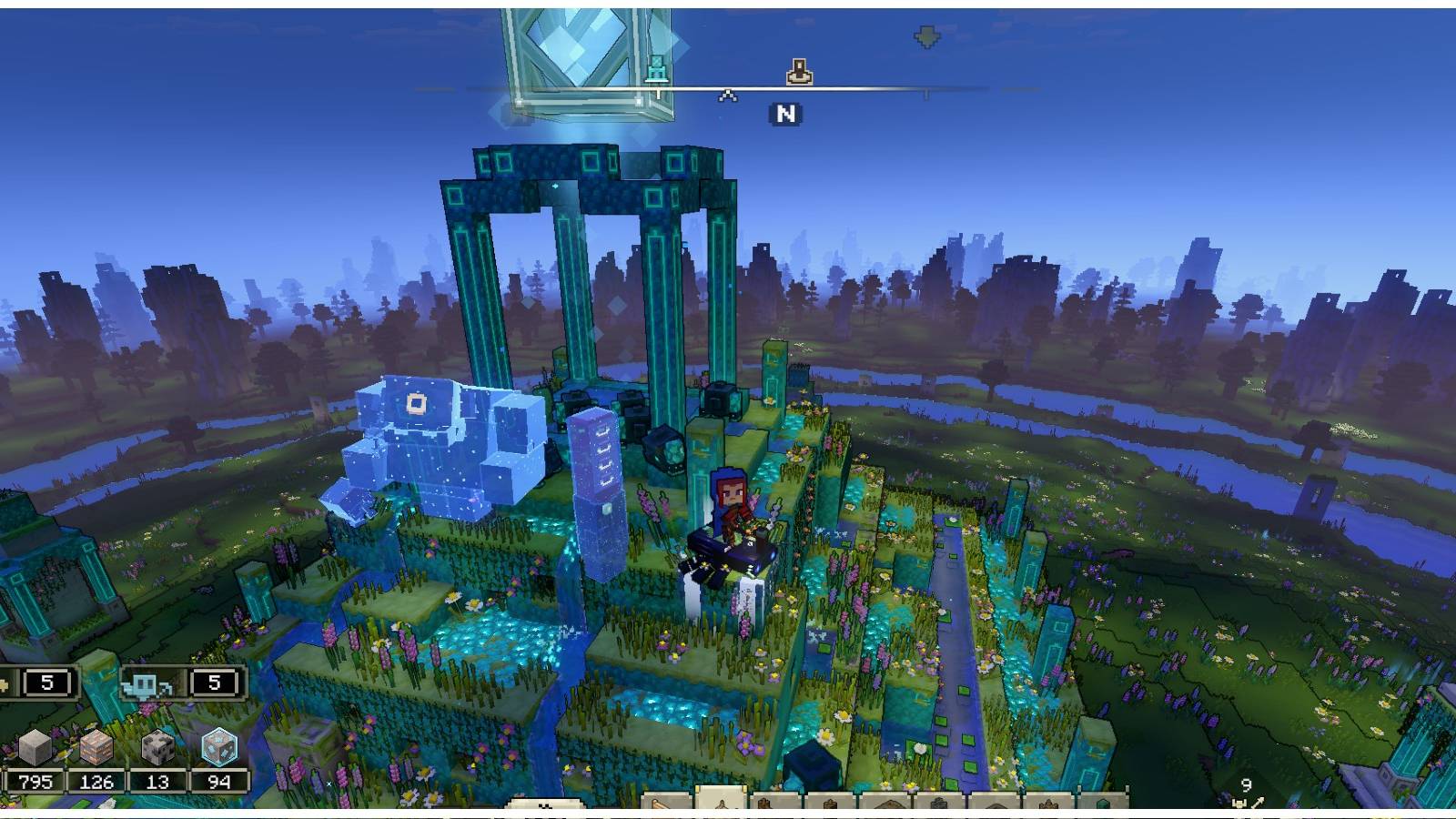This screenshot has width=1456, height=819.
Task: Click the 5 count field beside the building Allay
Action: (x=45, y=683)
